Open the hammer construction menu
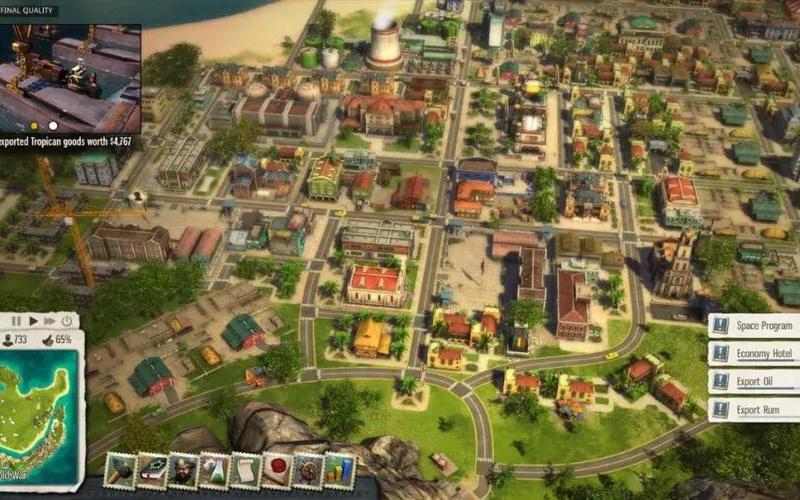 tap(120, 471)
